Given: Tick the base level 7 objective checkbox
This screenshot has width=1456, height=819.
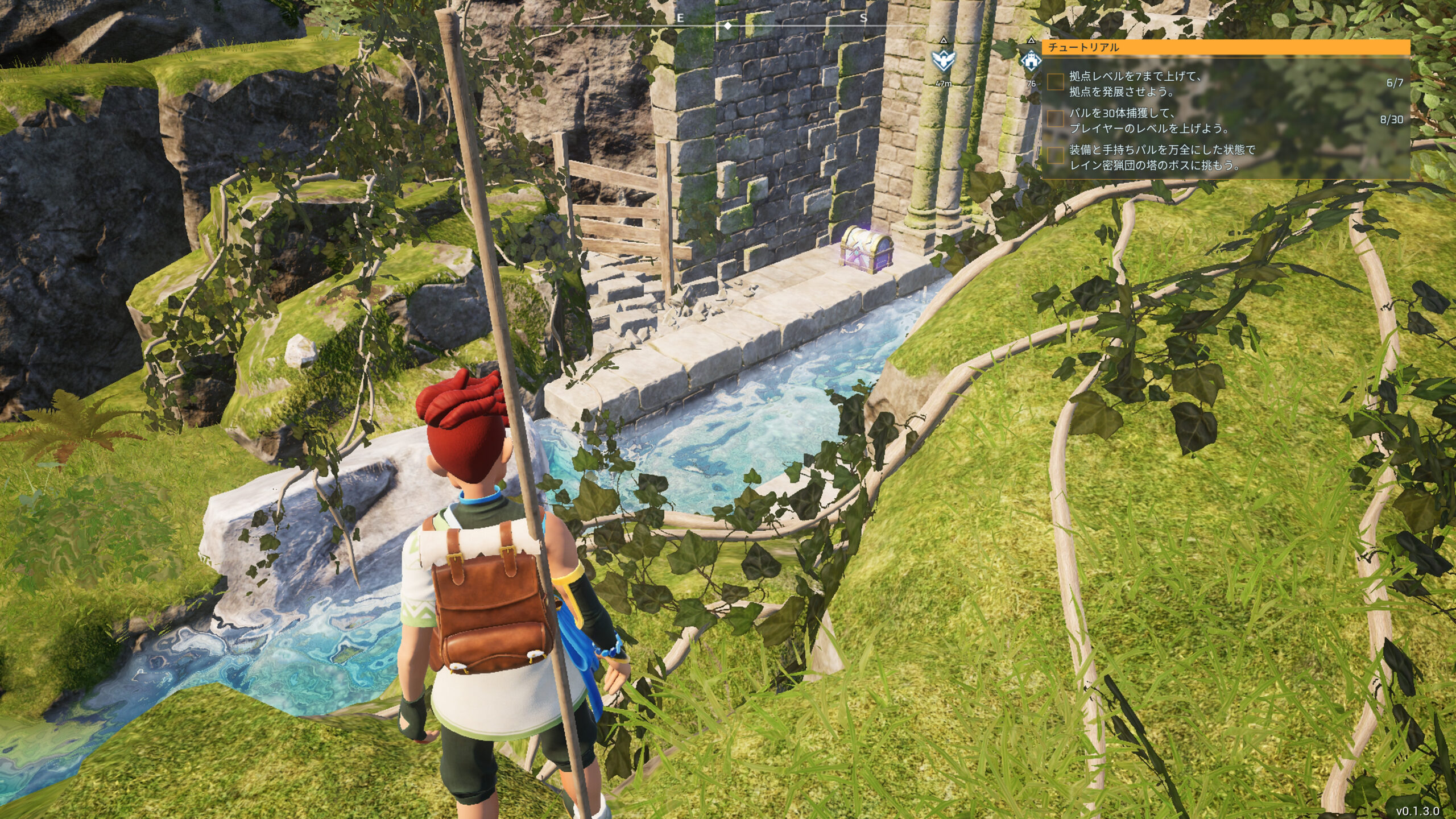Looking at the screenshot, I should 1056,82.
